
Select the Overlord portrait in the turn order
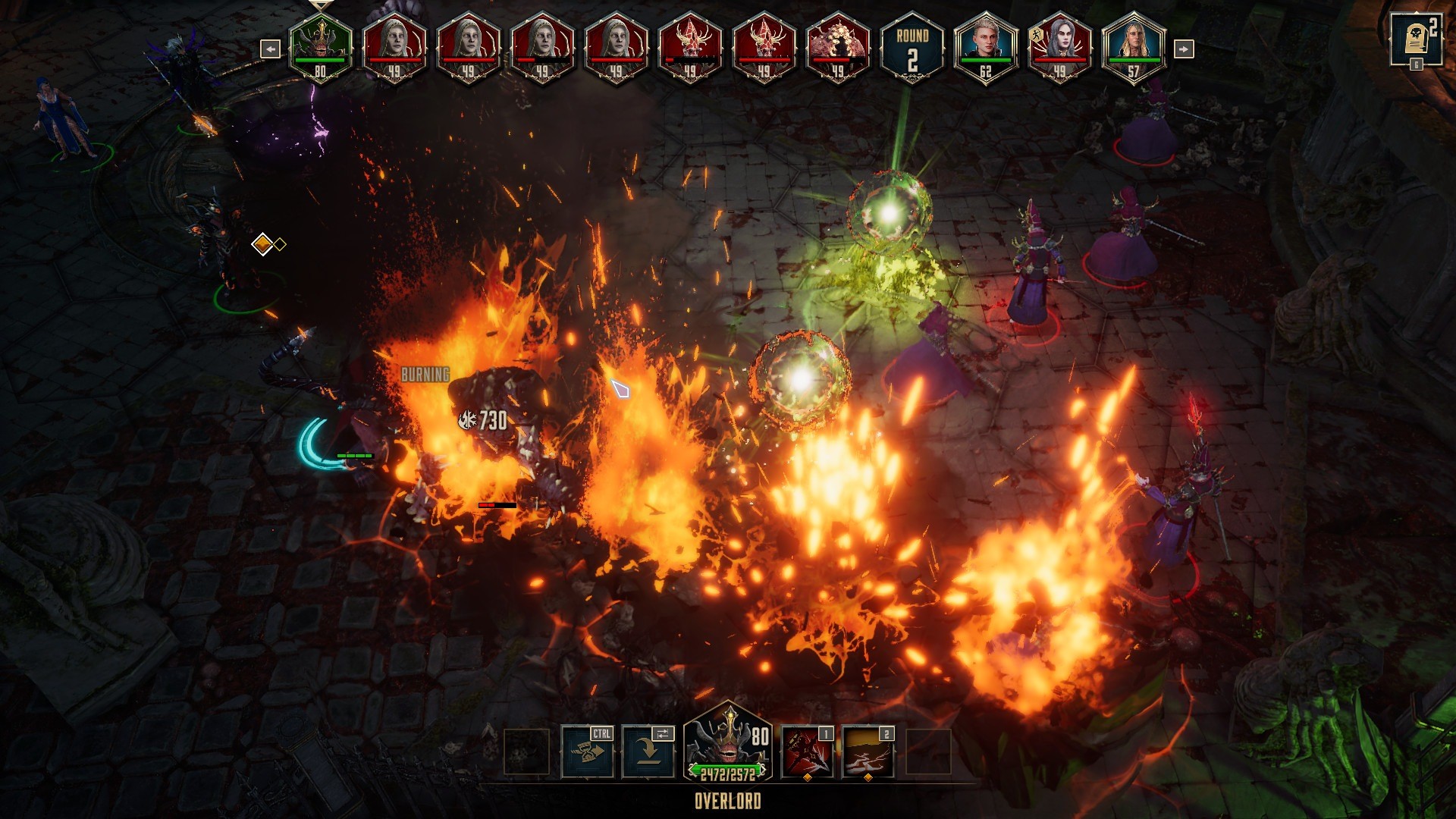click(x=321, y=47)
